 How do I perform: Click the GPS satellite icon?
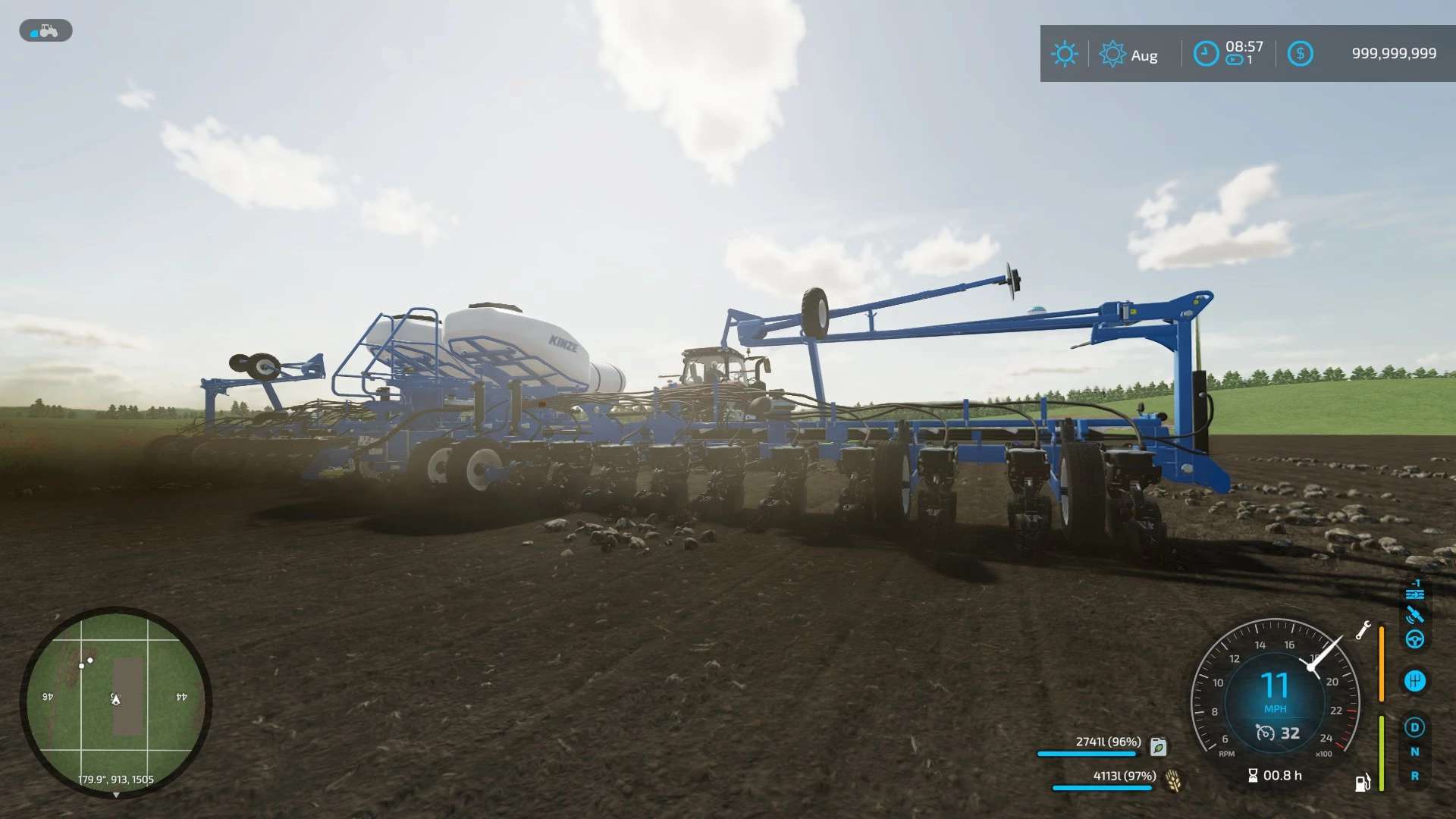coord(1414,615)
